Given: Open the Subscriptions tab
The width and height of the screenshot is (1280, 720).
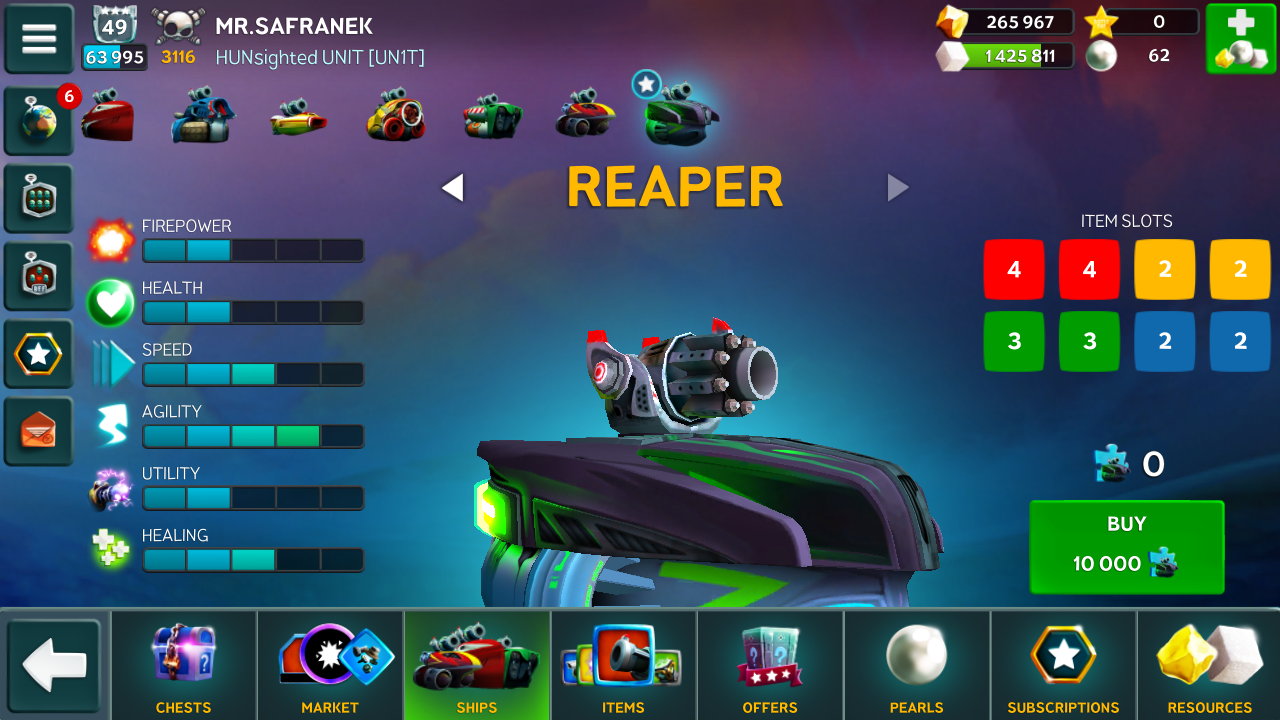Looking at the screenshot, I should coord(1063,665).
